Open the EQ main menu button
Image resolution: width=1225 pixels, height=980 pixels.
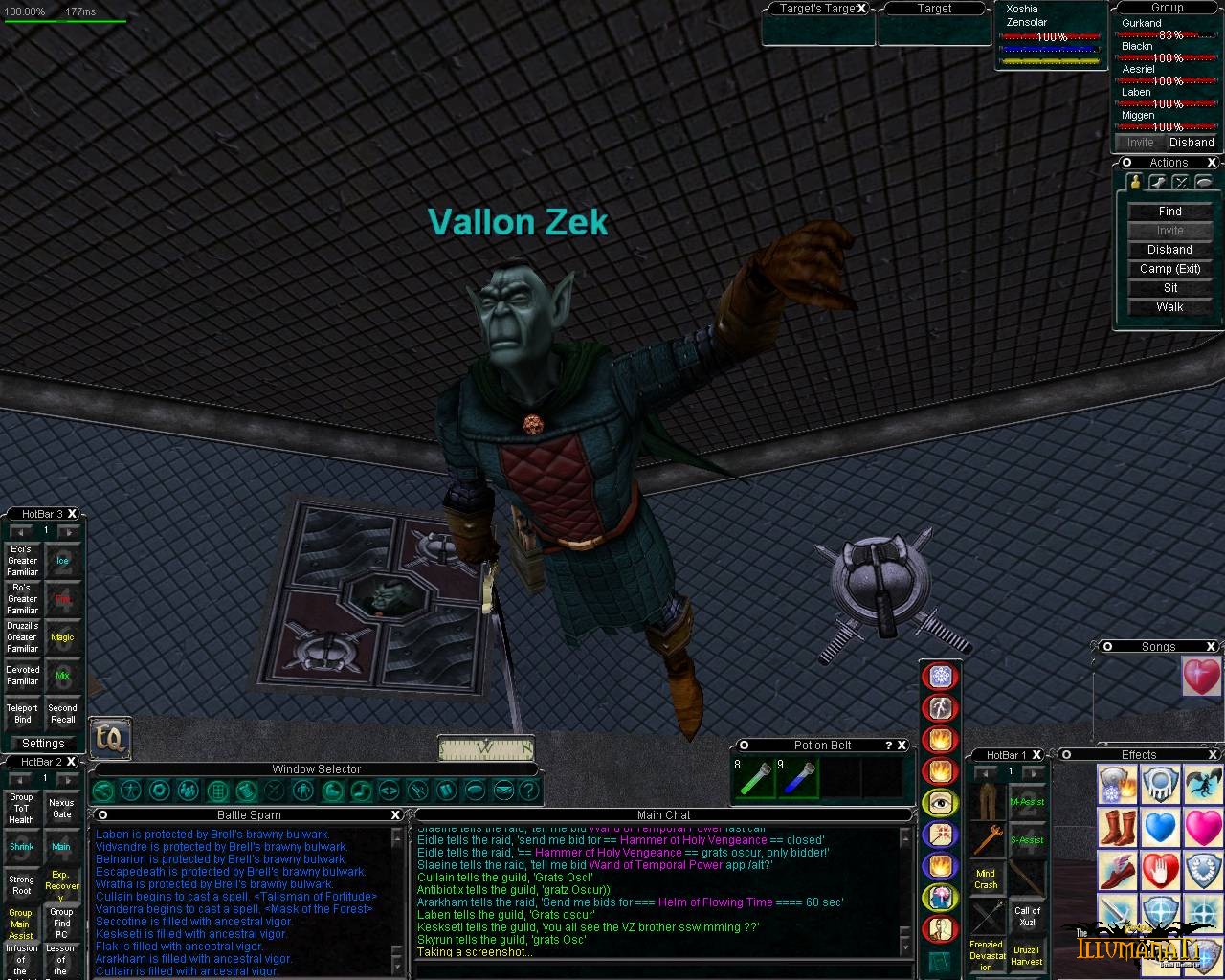(x=110, y=738)
